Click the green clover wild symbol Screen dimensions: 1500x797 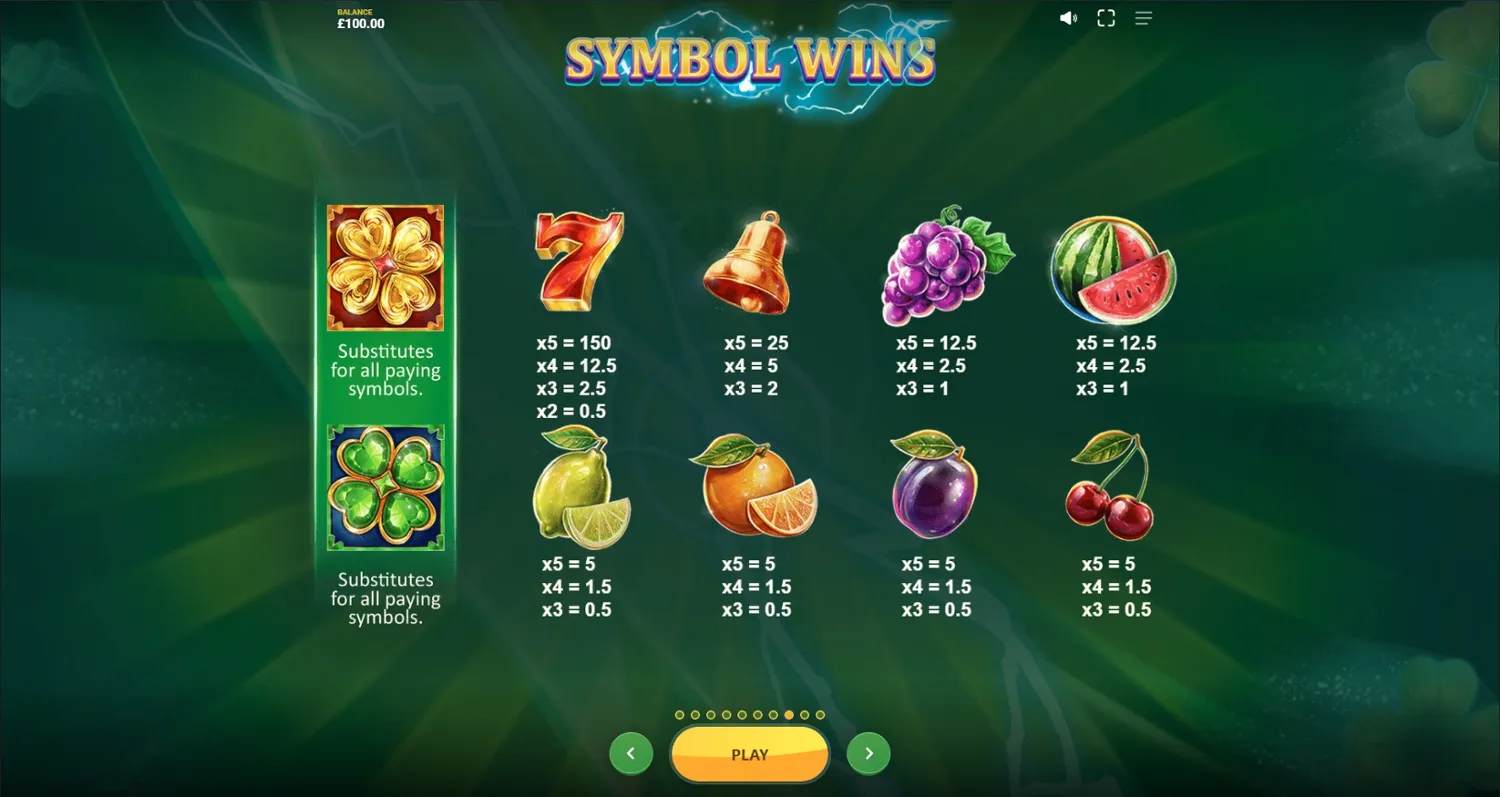coord(385,487)
